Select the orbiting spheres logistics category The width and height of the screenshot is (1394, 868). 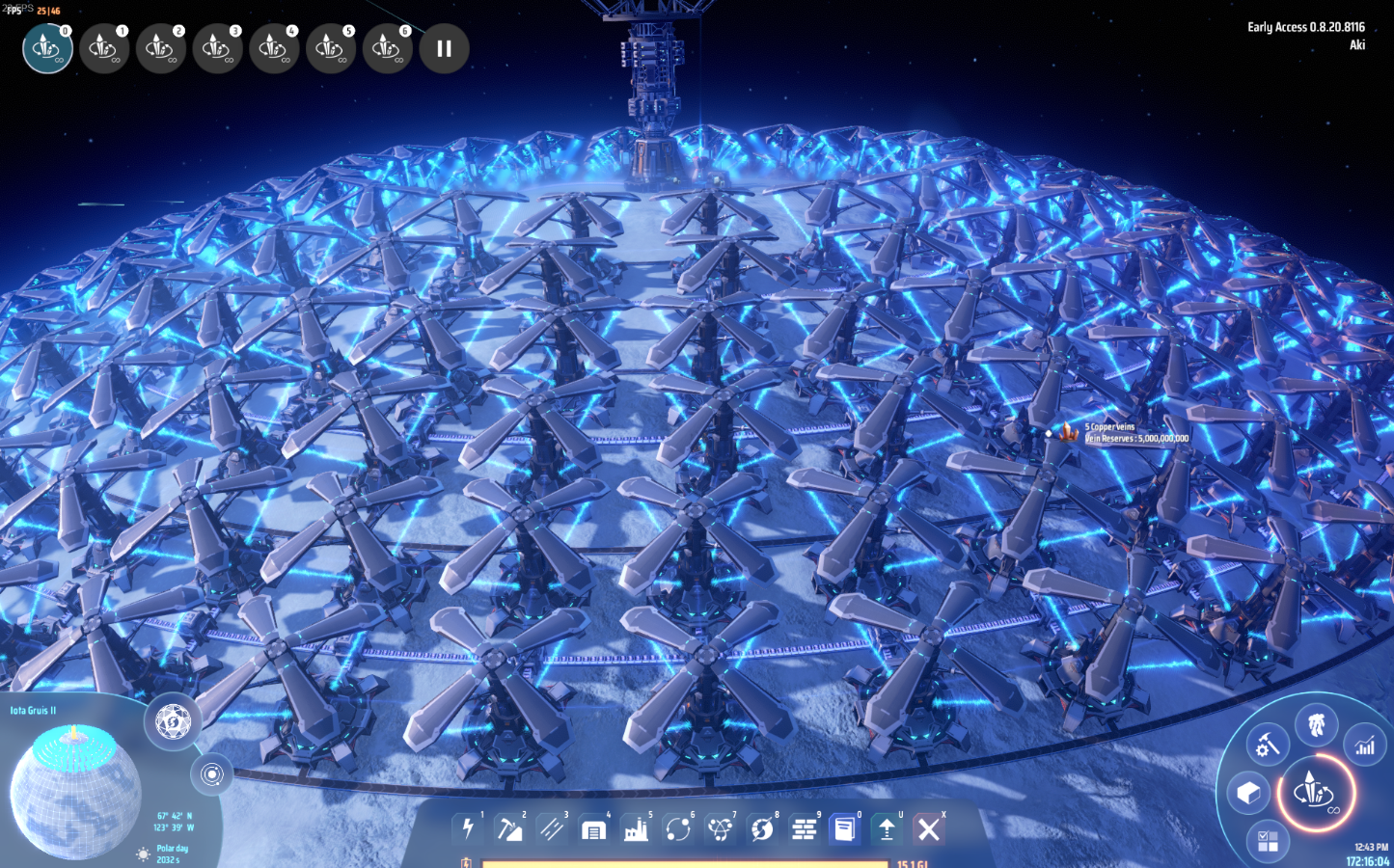(x=678, y=828)
